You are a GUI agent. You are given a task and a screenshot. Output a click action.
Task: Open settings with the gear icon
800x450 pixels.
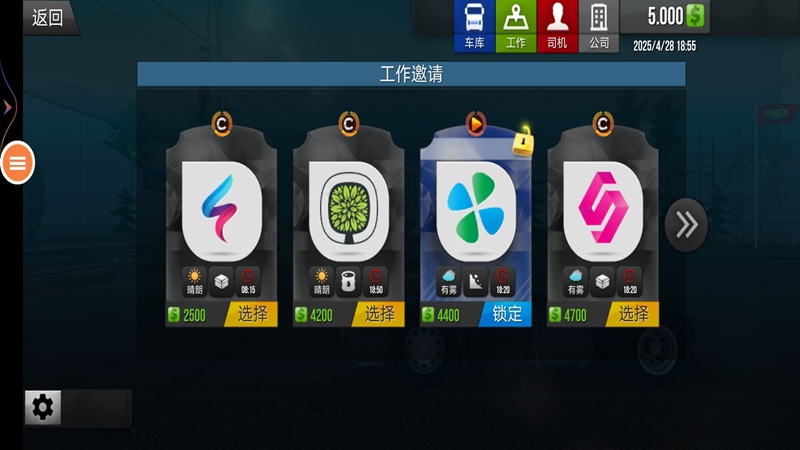pyautogui.click(x=43, y=407)
